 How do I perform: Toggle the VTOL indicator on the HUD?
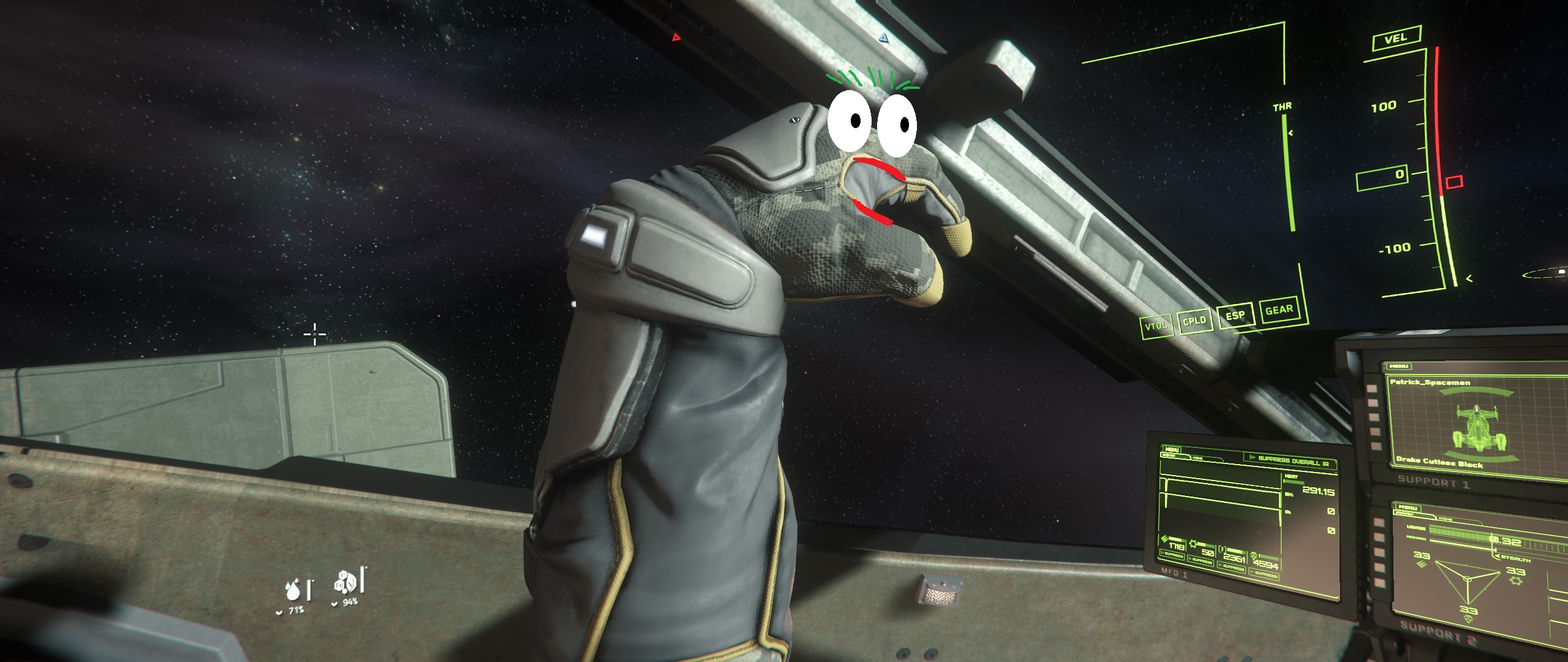coord(1156,325)
